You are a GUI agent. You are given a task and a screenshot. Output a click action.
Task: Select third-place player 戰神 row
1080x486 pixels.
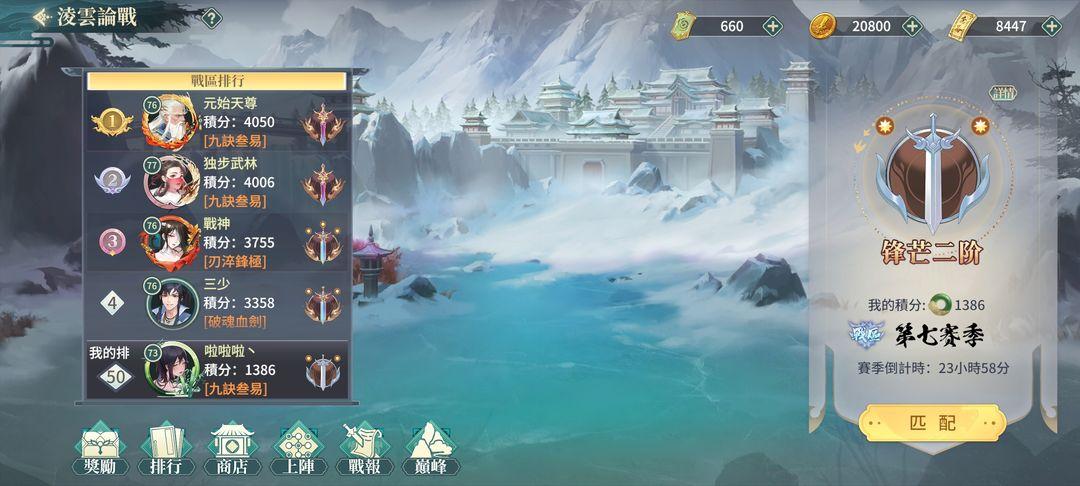click(217, 242)
